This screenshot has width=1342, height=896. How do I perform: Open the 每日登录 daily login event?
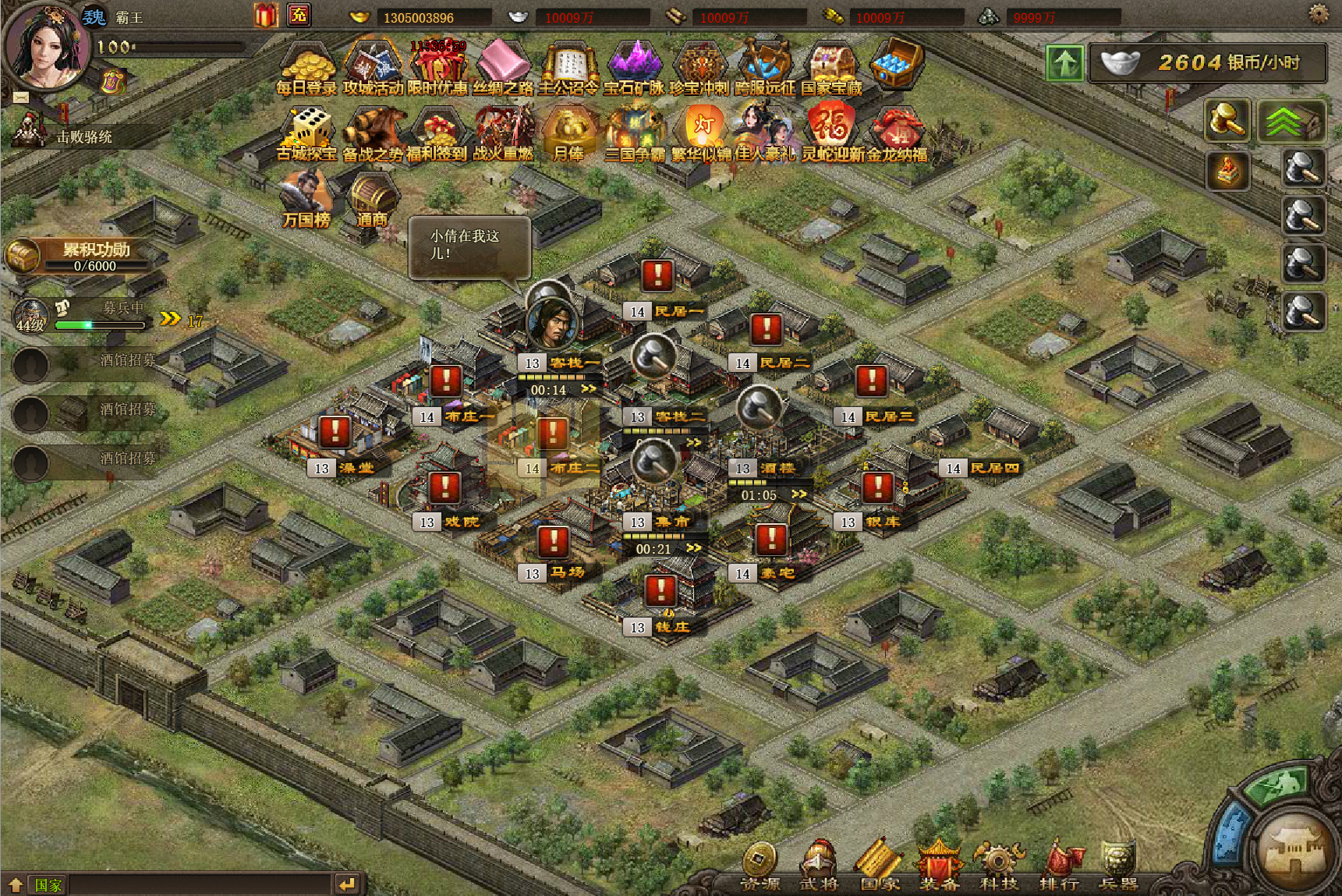306,67
